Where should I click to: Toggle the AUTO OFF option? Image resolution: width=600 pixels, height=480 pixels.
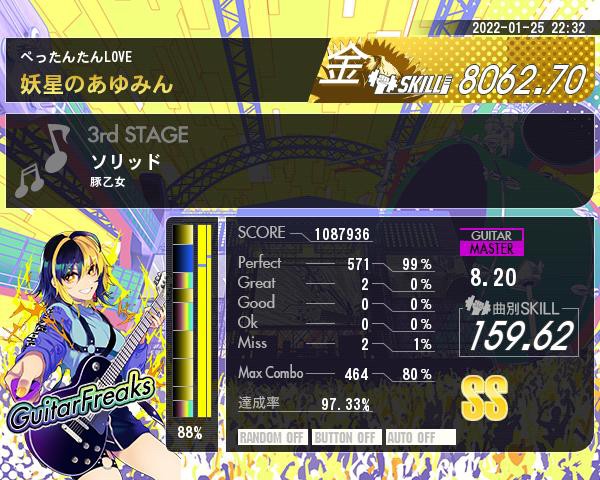tap(419, 437)
